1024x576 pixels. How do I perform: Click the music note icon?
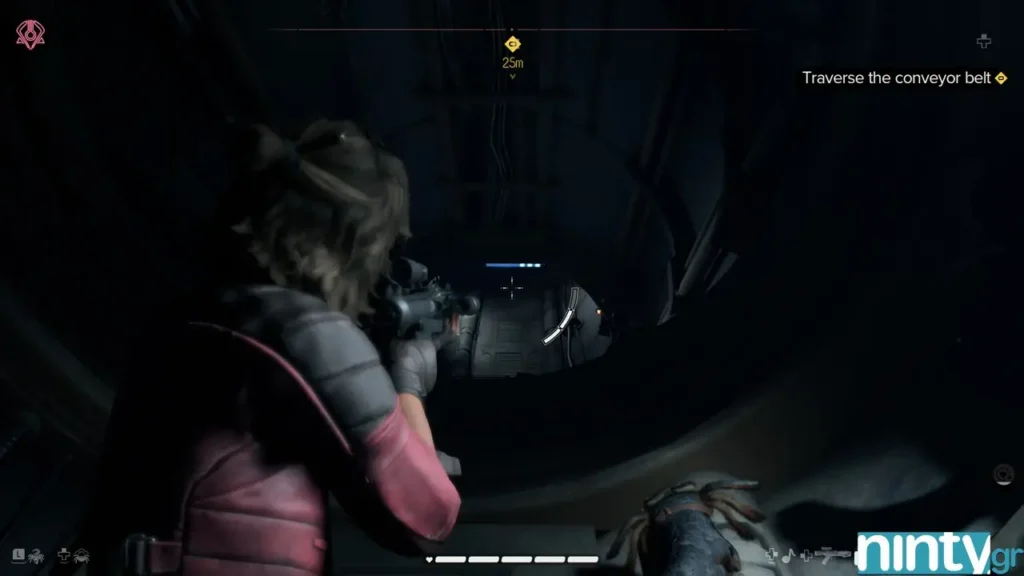[x=787, y=553]
